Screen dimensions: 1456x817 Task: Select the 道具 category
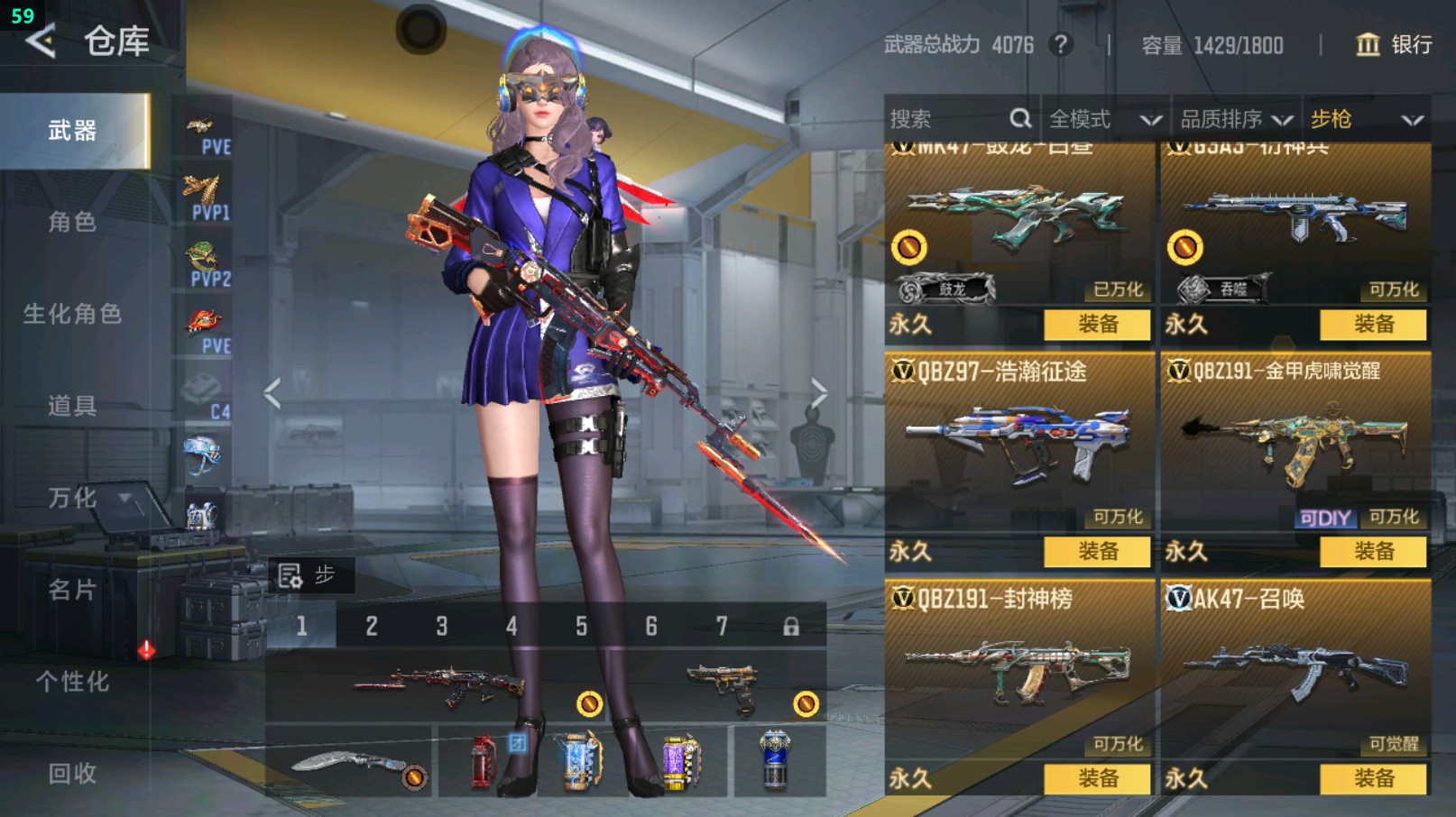point(72,406)
